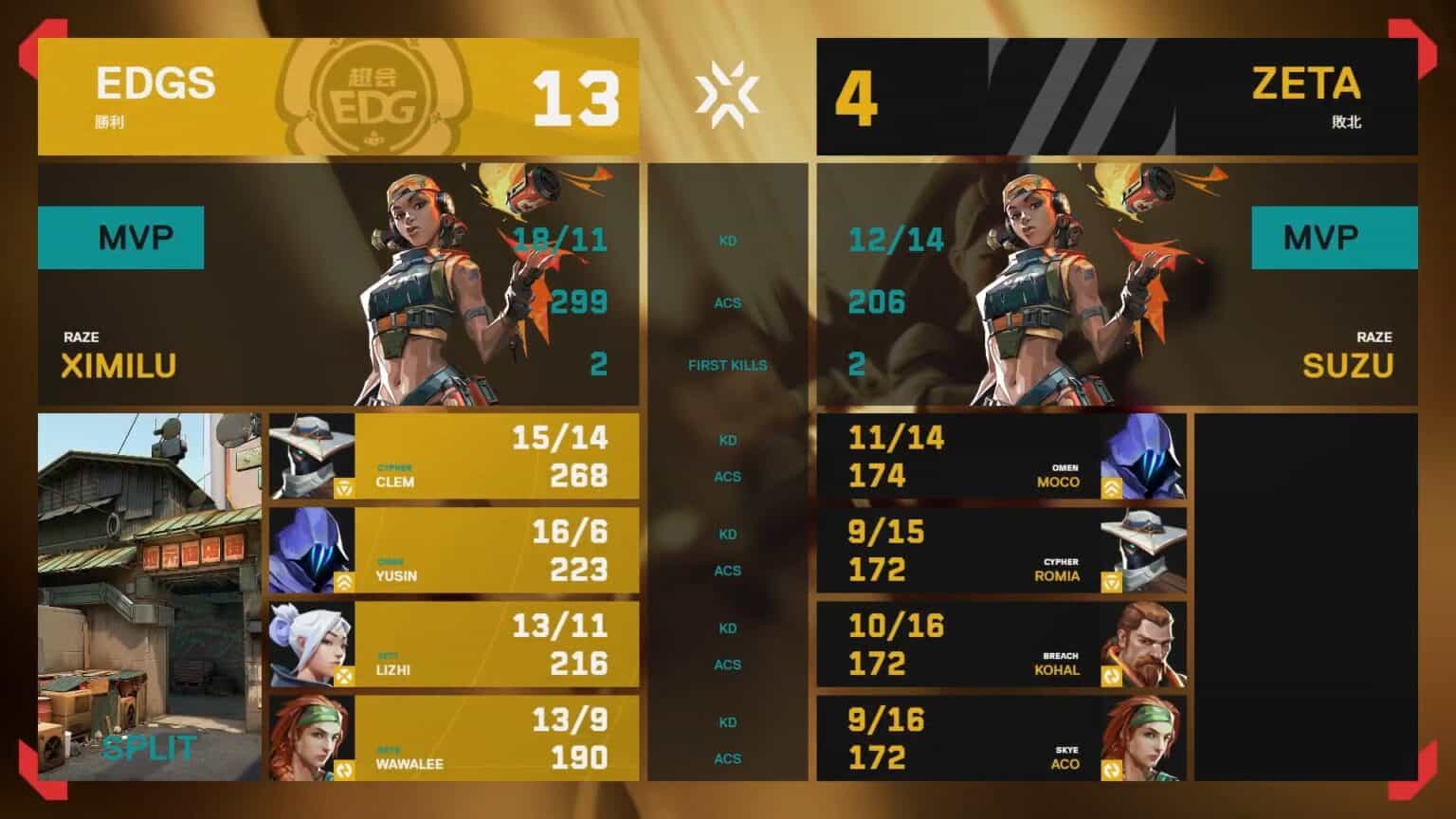Select WAWALEE's player row
This screenshot has width=1456, height=819.
pyautogui.click(x=453, y=737)
